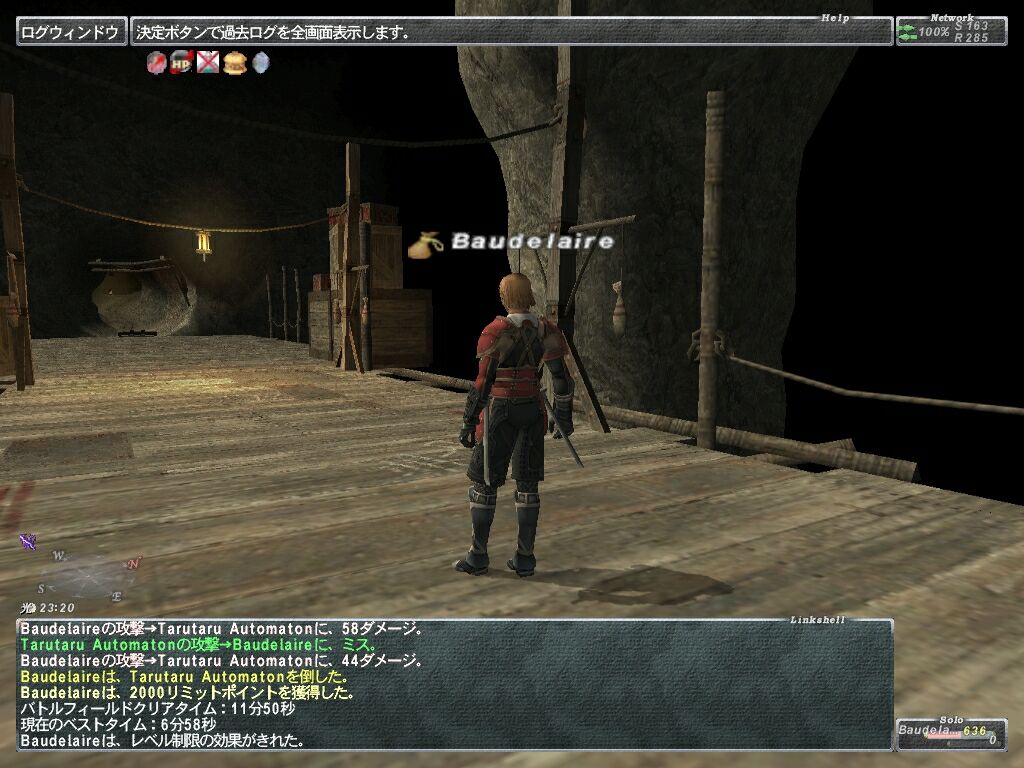
Task: Click the crossed-out red X status icon
Action: (x=207, y=63)
